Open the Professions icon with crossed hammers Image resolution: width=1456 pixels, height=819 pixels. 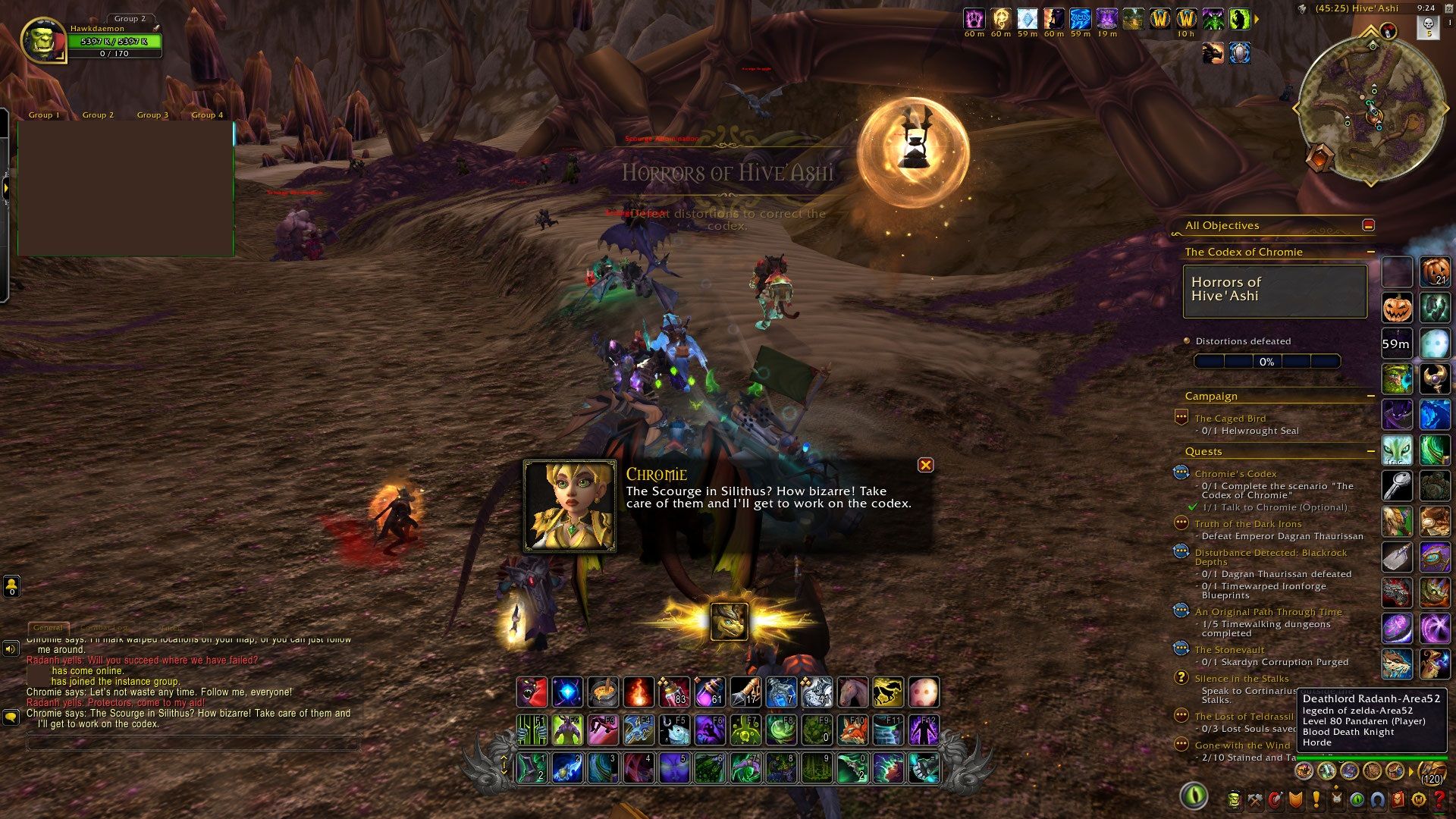pyautogui.click(x=1255, y=801)
